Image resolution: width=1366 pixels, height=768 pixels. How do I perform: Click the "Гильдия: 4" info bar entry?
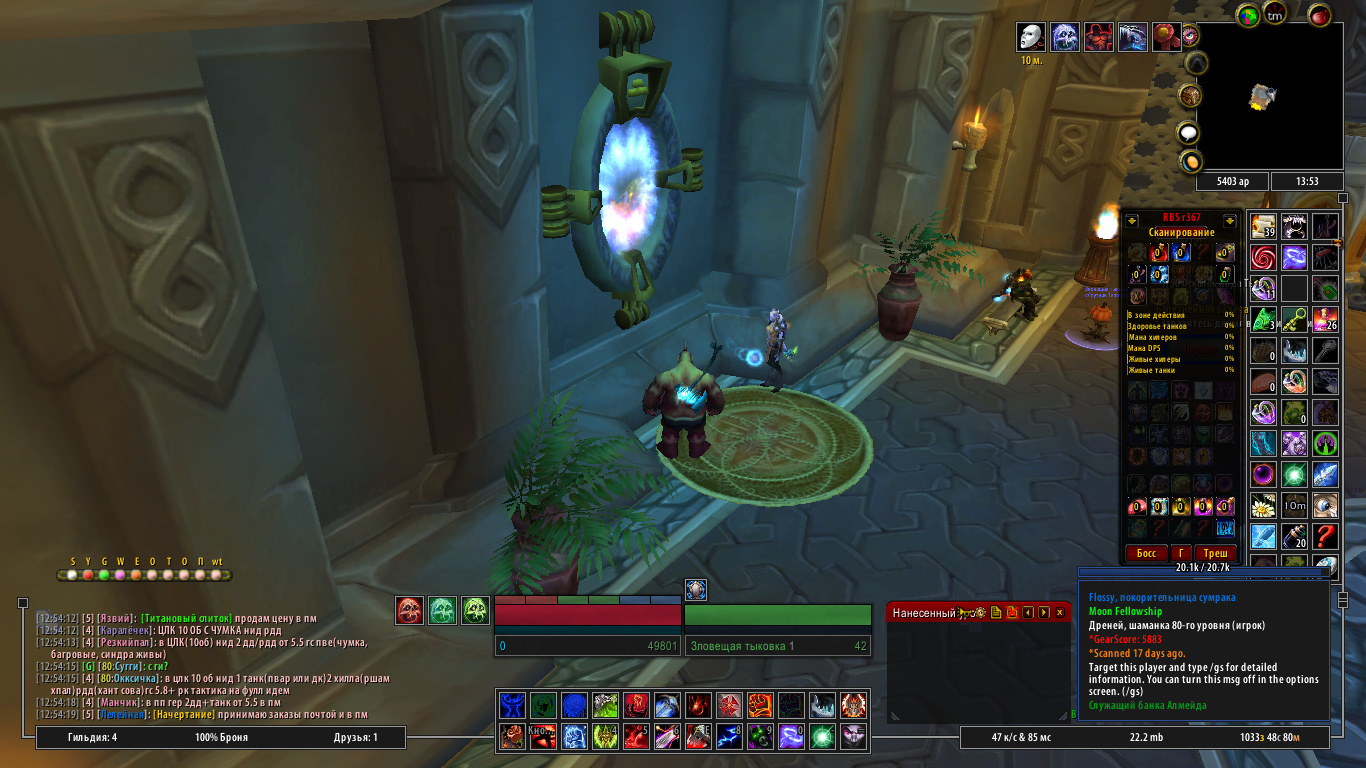coord(93,738)
